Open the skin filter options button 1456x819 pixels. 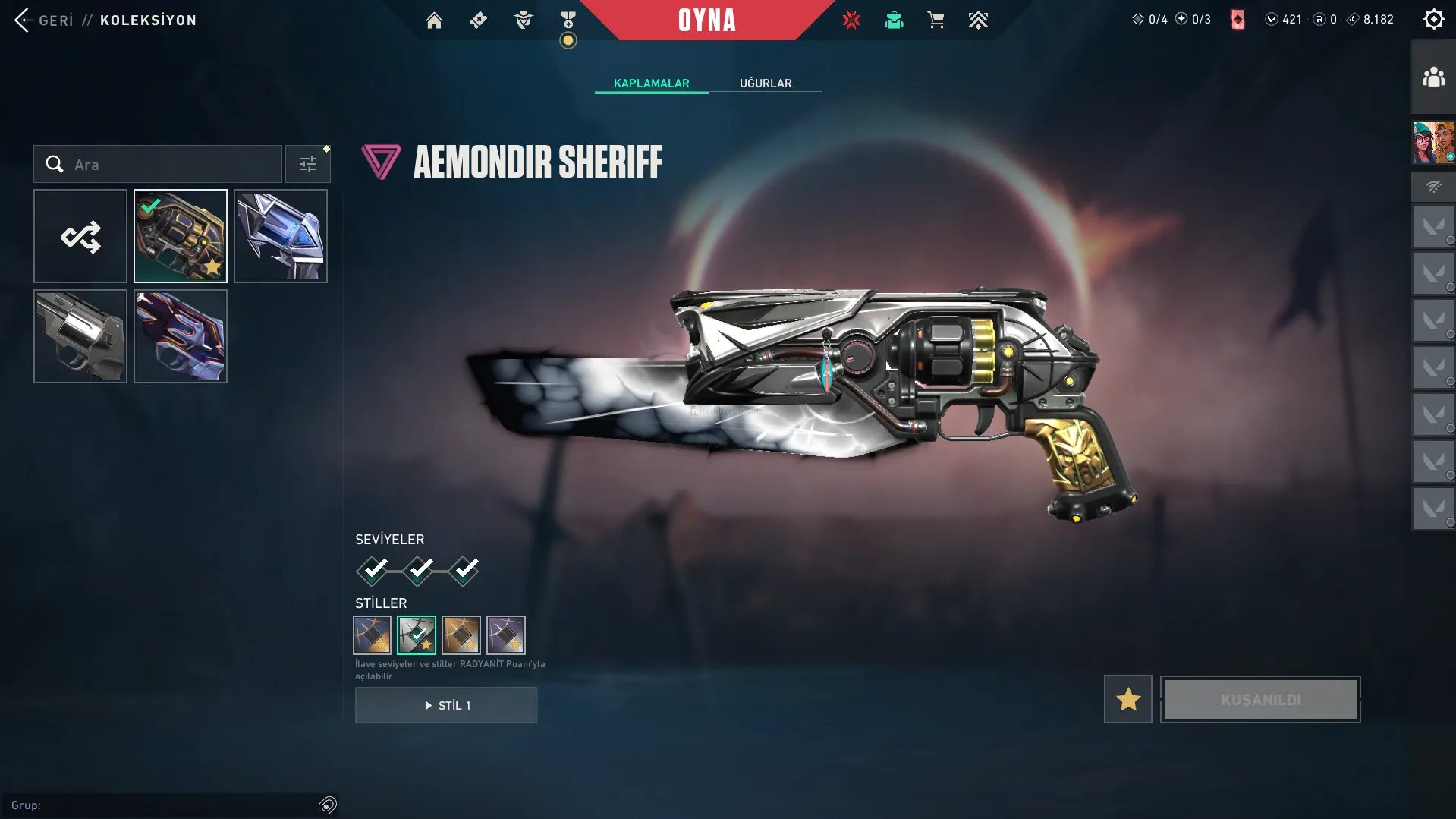[x=308, y=164]
